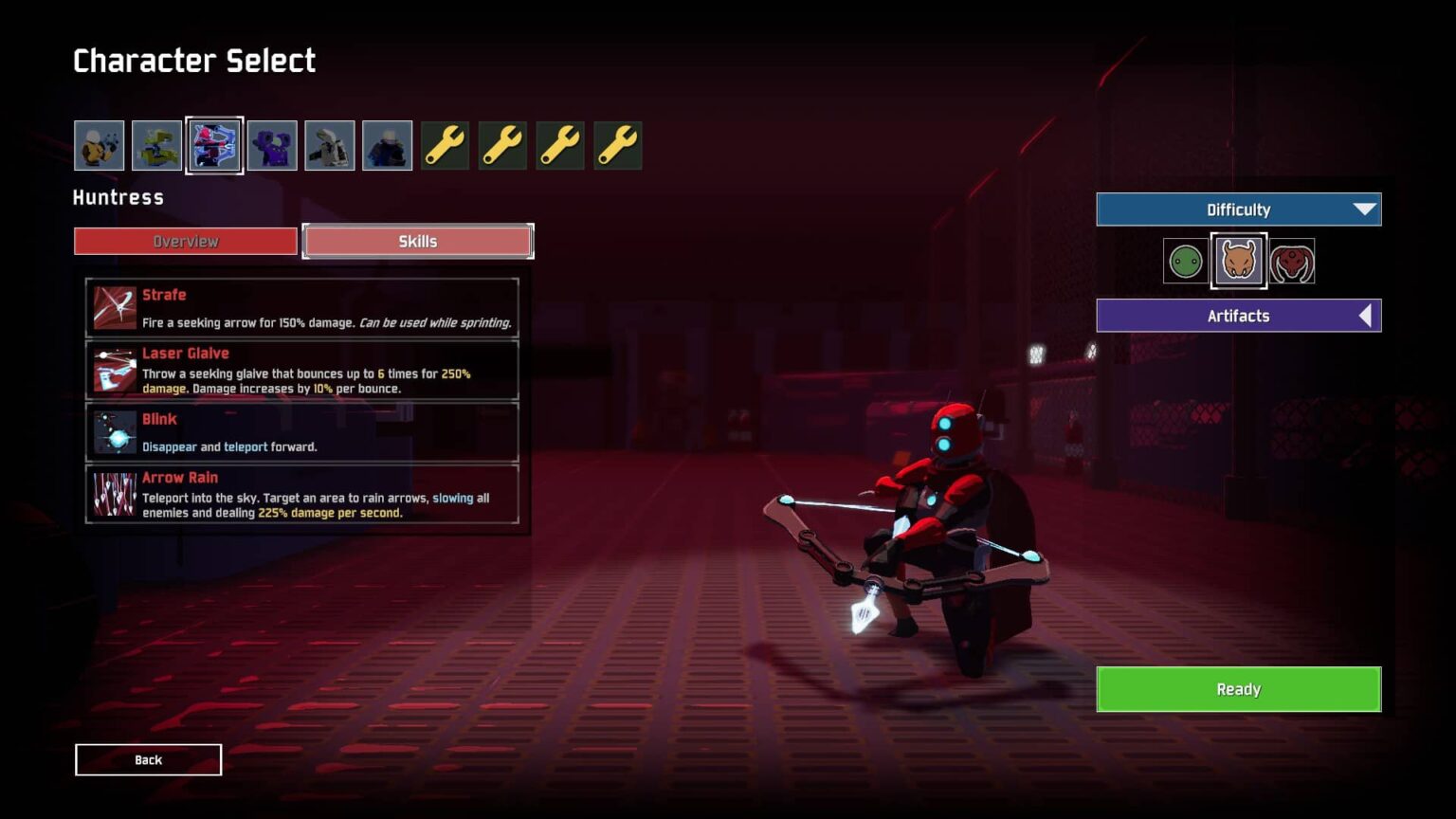Image resolution: width=1456 pixels, height=819 pixels.
Task: Choose the white-robed Artificer portrait
Action: coord(330,146)
